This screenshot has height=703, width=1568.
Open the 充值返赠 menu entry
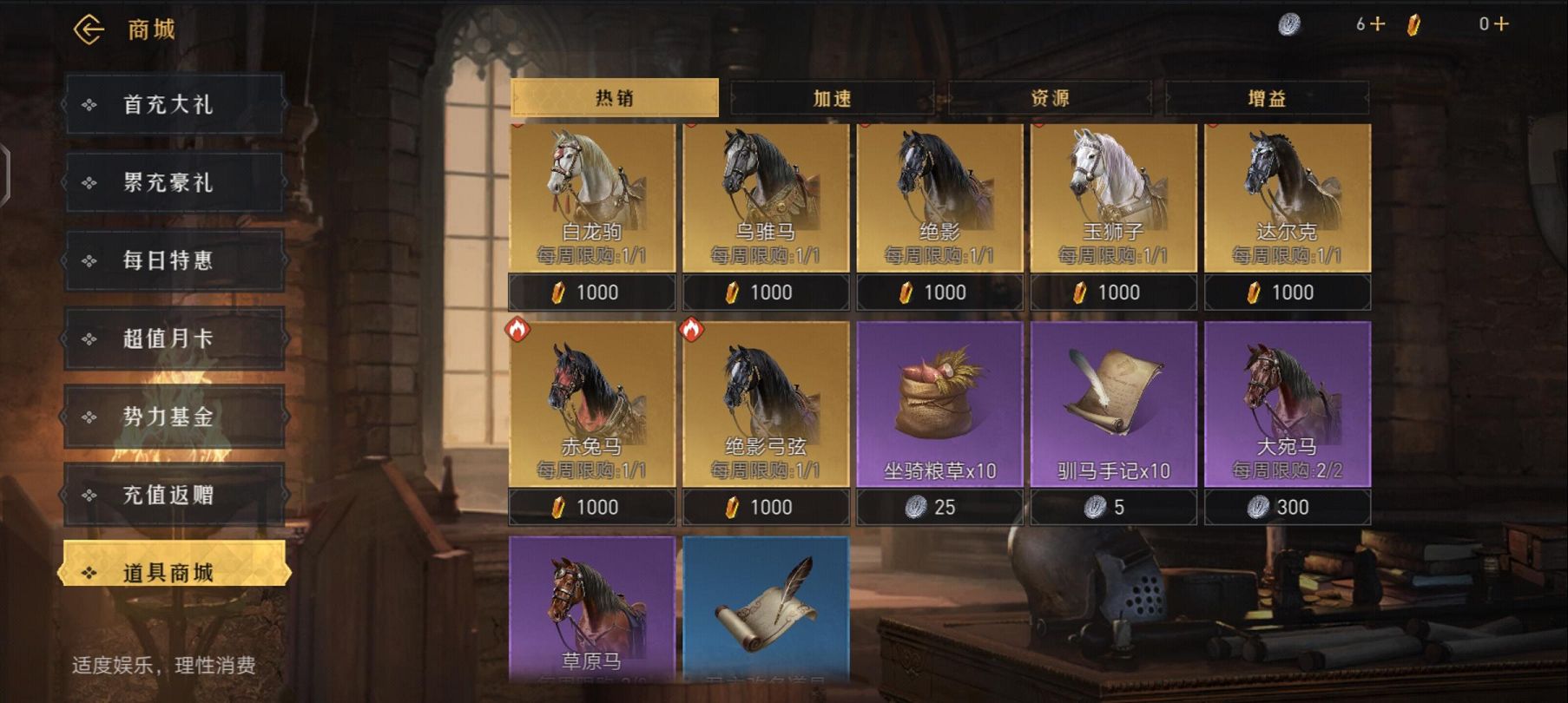pos(174,496)
